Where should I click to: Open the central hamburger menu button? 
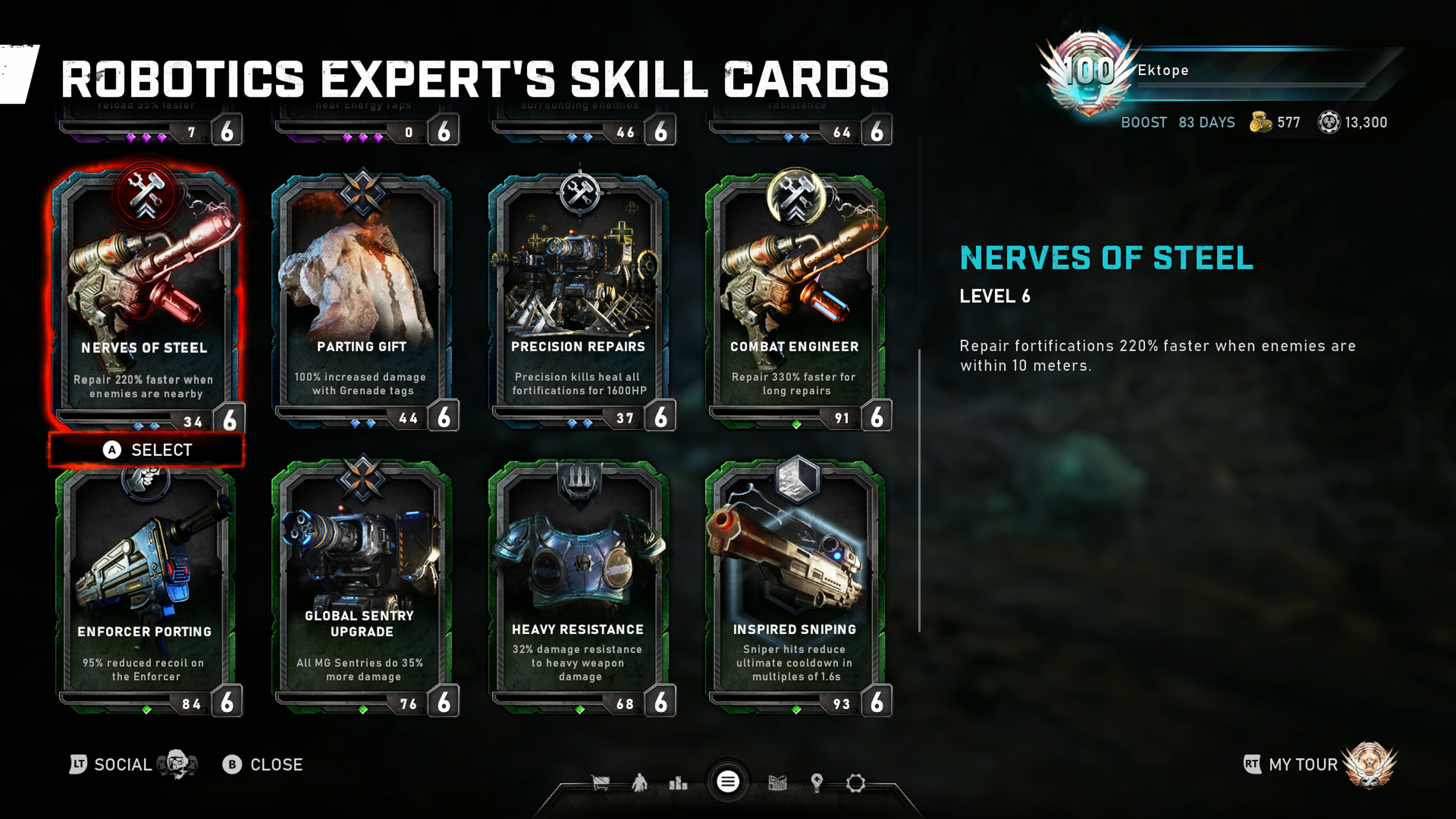click(728, 782)
